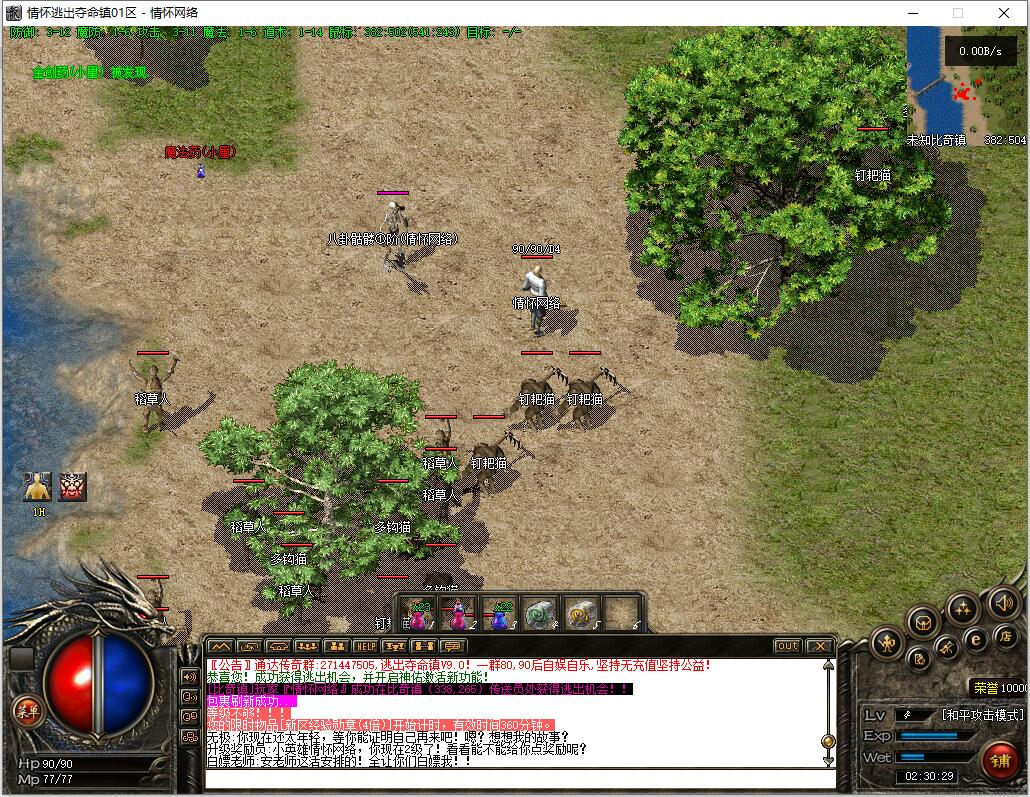Toggle sound with the speaker round button
Image resolution: width=1030 pixels, height=797 pixels.
1004,602
